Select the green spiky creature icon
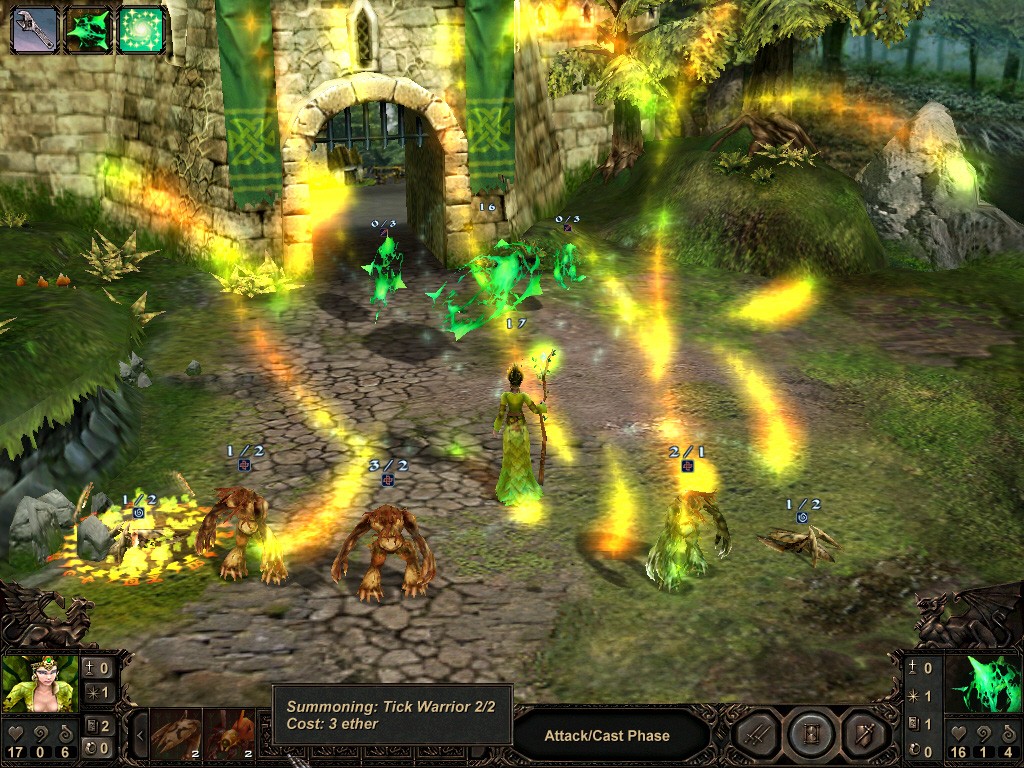 [x=88, y=29]
